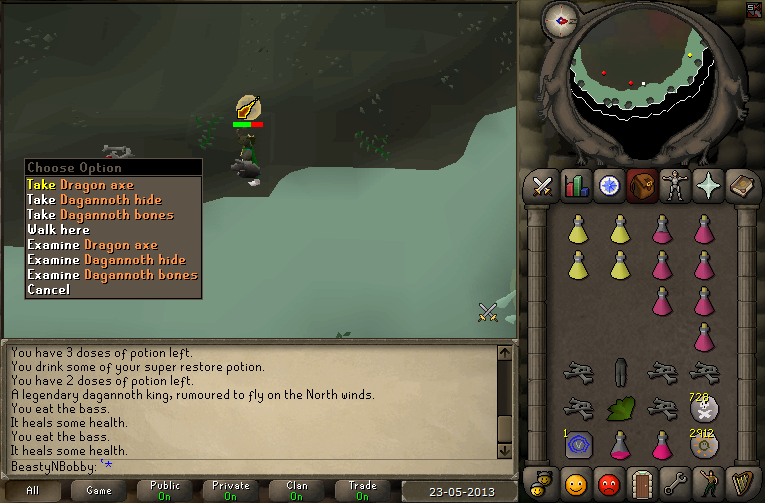This screenshot has width=765, height=503.
Task: Click the green herb in inventory
Action: coord(620,408)
